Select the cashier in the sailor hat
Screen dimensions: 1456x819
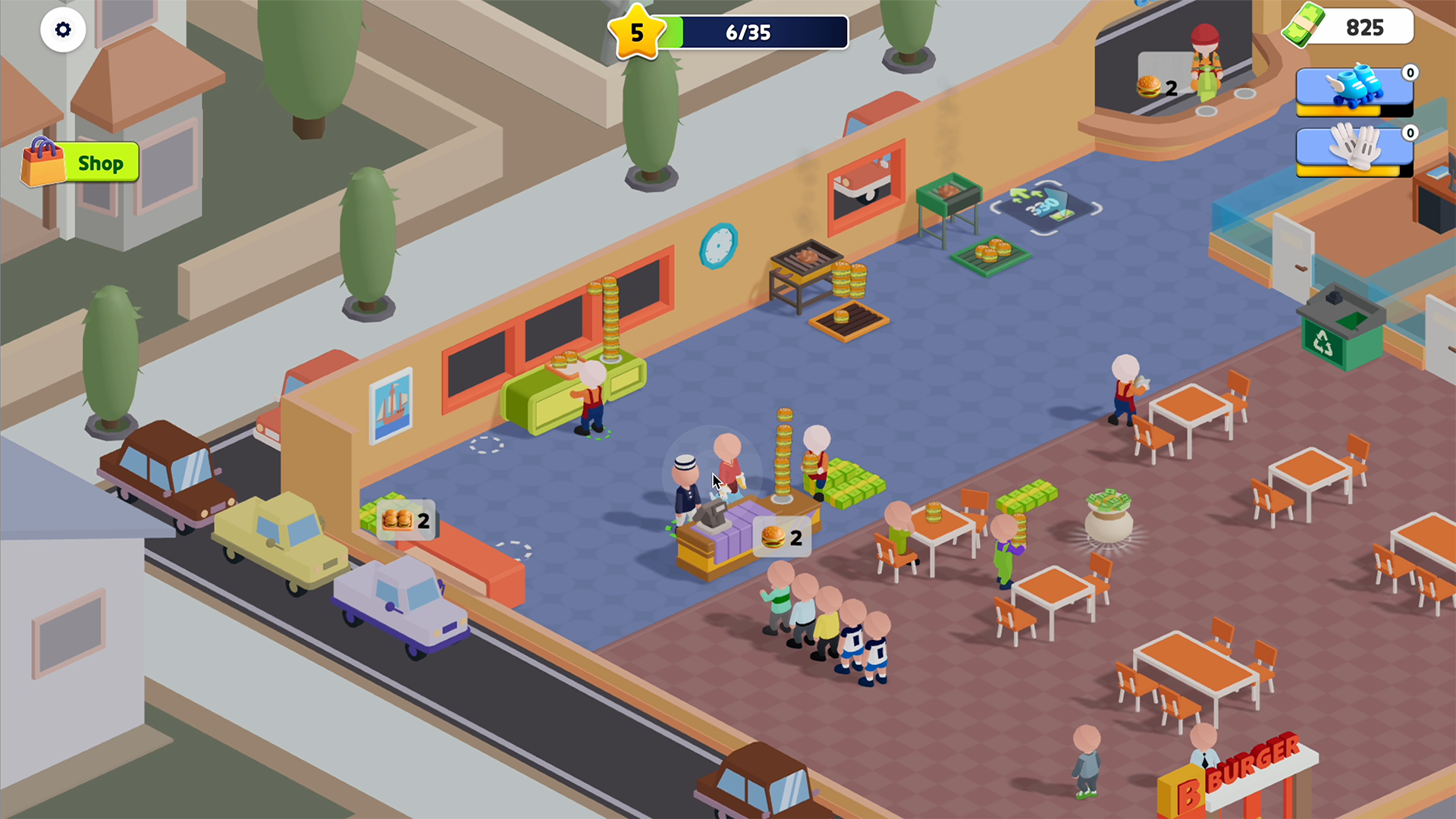pyautogui.click(x=686, y=485)
